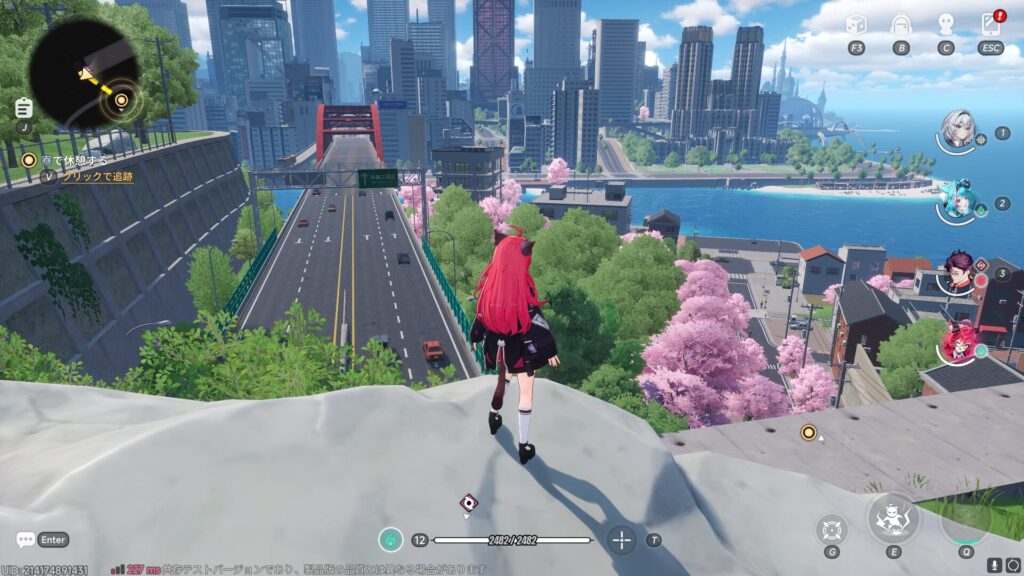The height and width of the screenshot is (576, 1024).
Task: Switch to the dark-haired party member with glasses
Action: point(958,270)
